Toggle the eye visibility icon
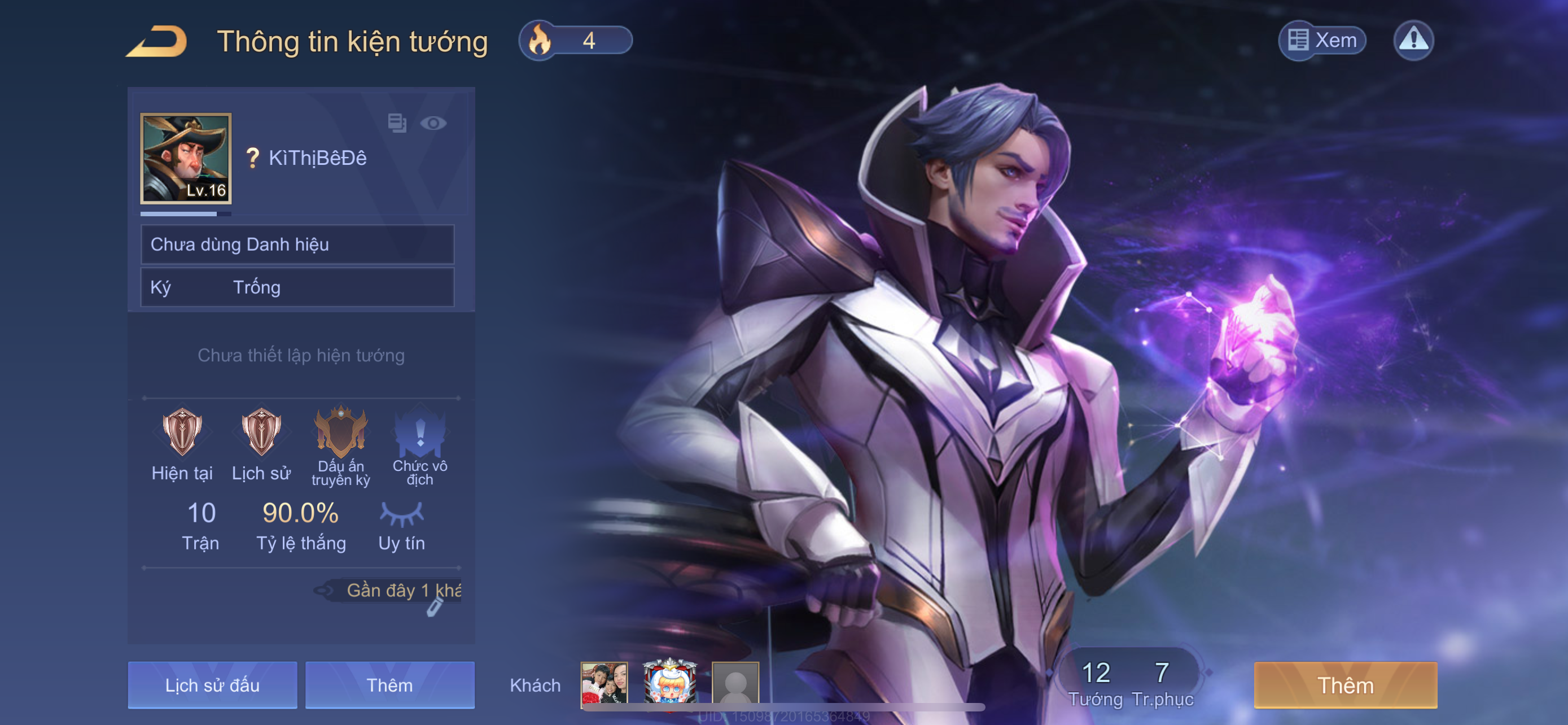 (433, 124)
